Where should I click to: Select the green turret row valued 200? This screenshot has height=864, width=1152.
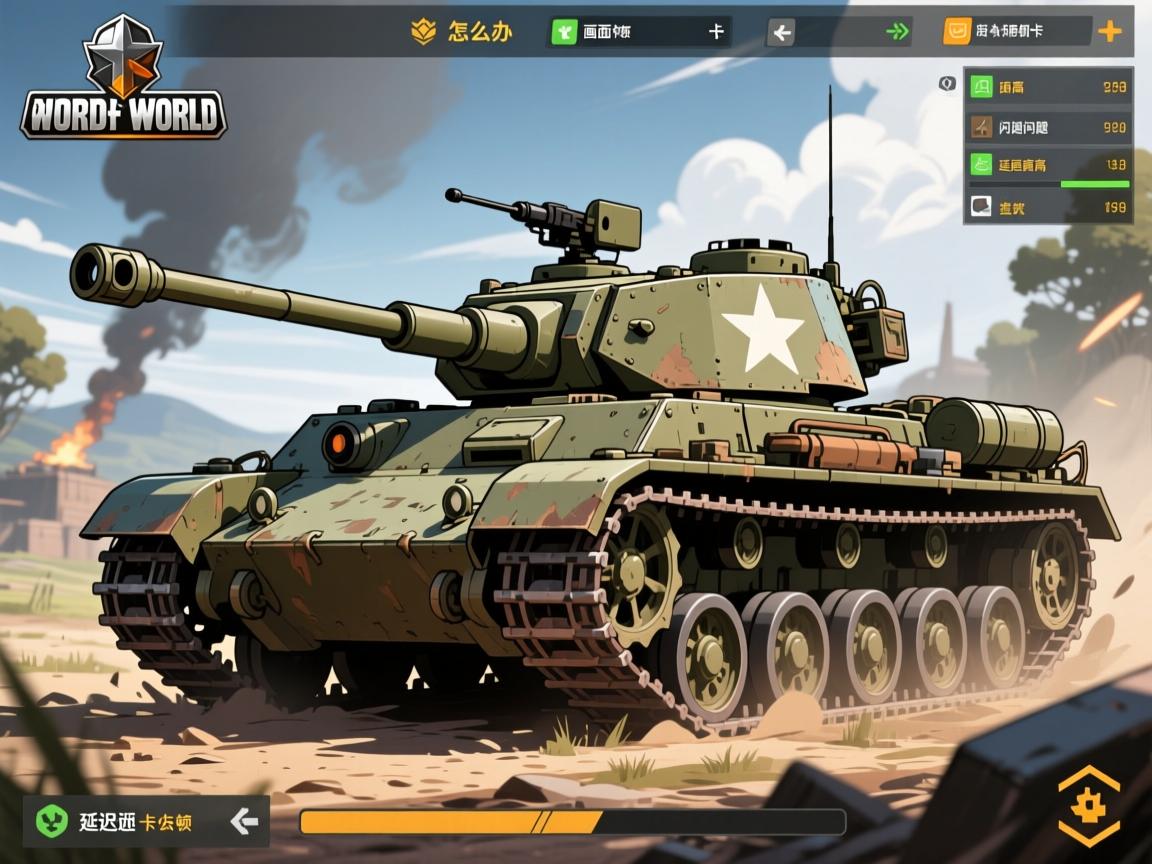point(1048,87)
